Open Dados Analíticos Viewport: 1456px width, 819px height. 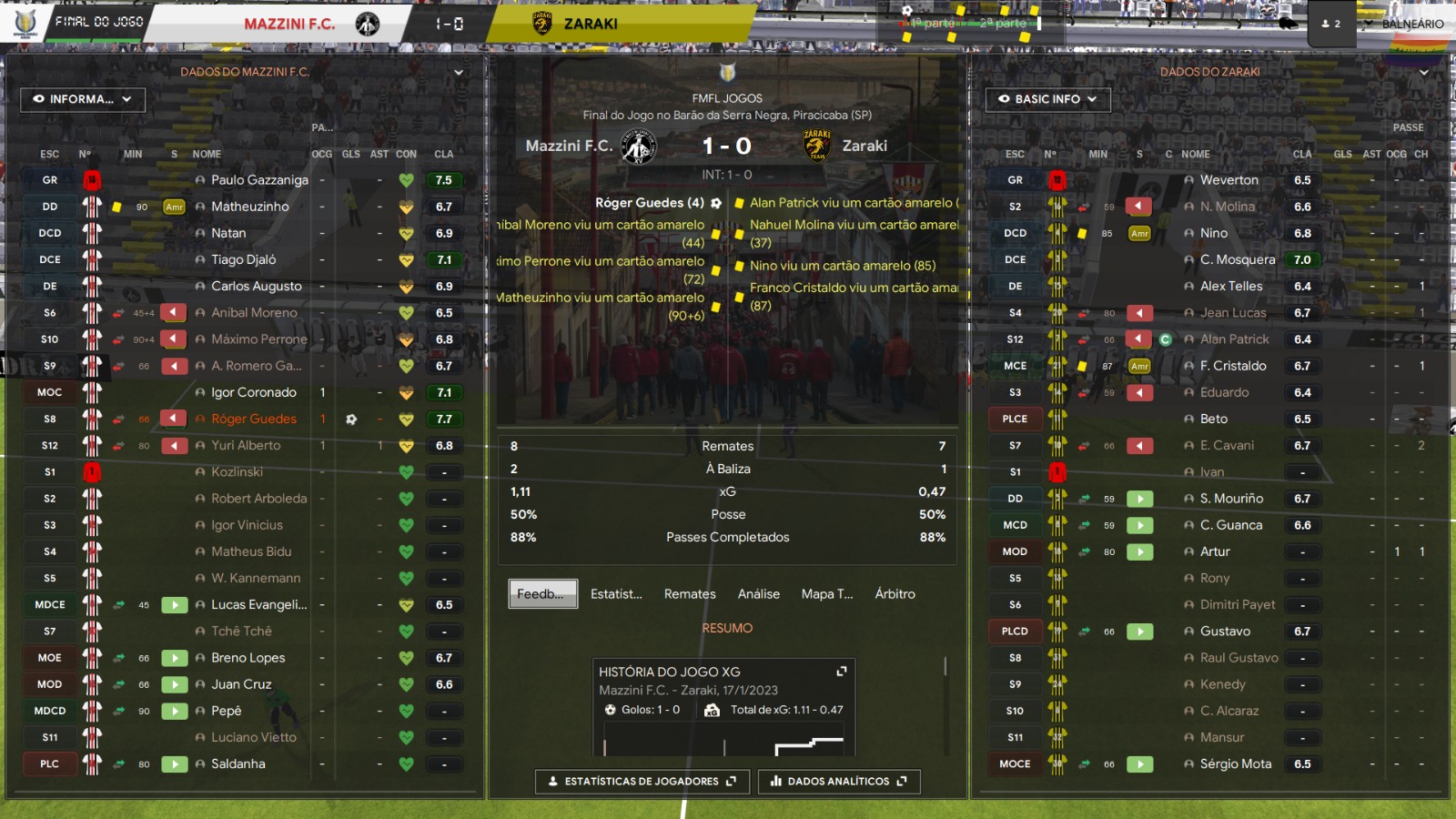839,781
